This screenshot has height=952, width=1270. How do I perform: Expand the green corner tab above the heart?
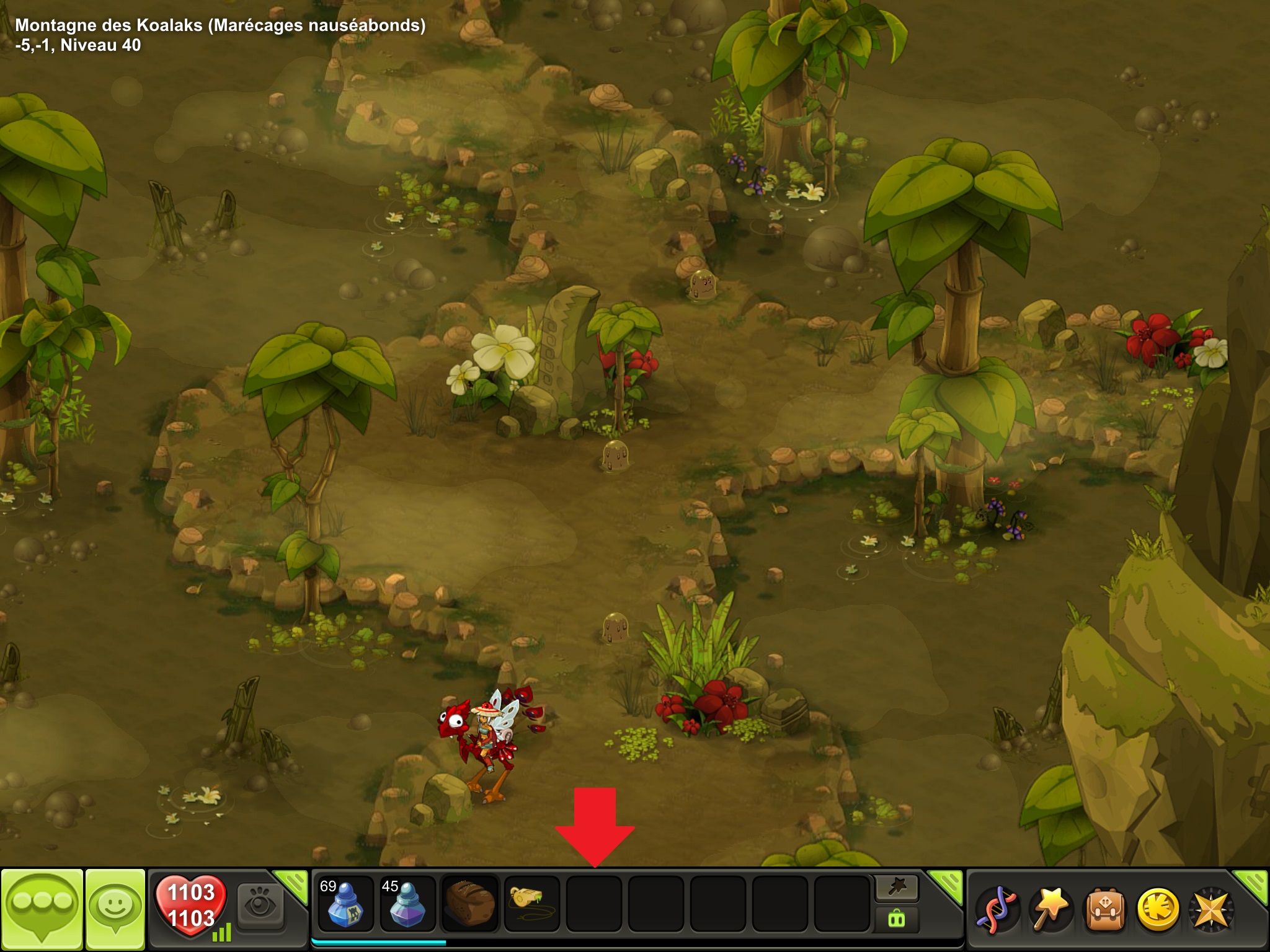tap(292, 883)
